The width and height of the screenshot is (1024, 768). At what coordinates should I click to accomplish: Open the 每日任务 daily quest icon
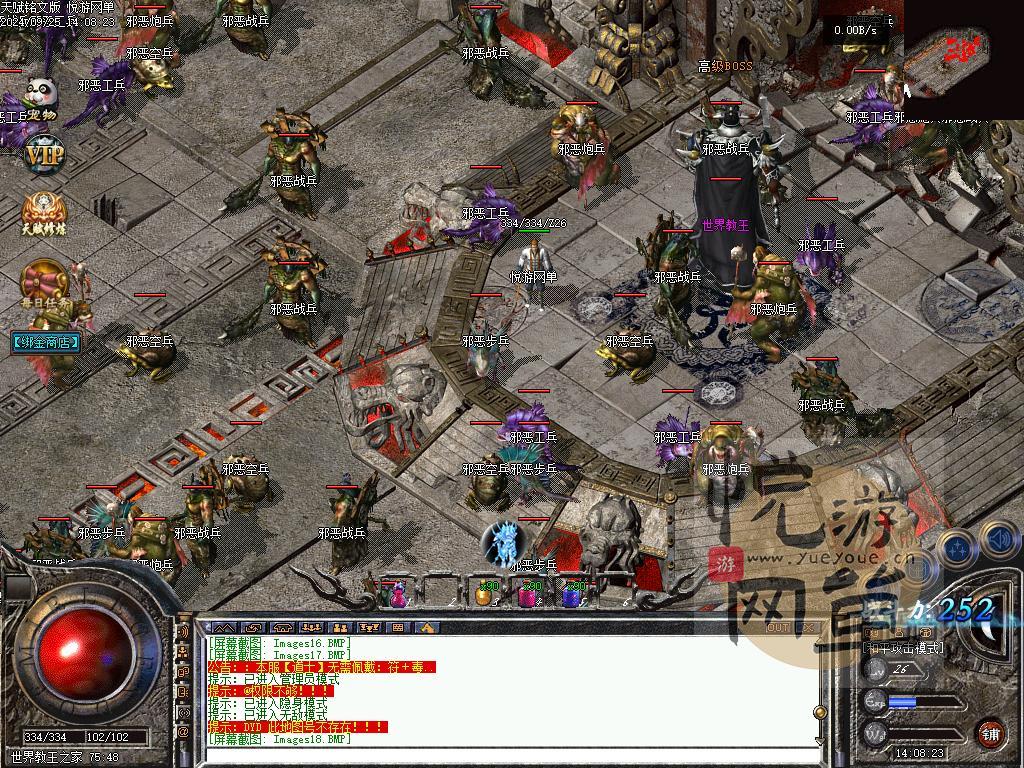click(x=46, y=286)
